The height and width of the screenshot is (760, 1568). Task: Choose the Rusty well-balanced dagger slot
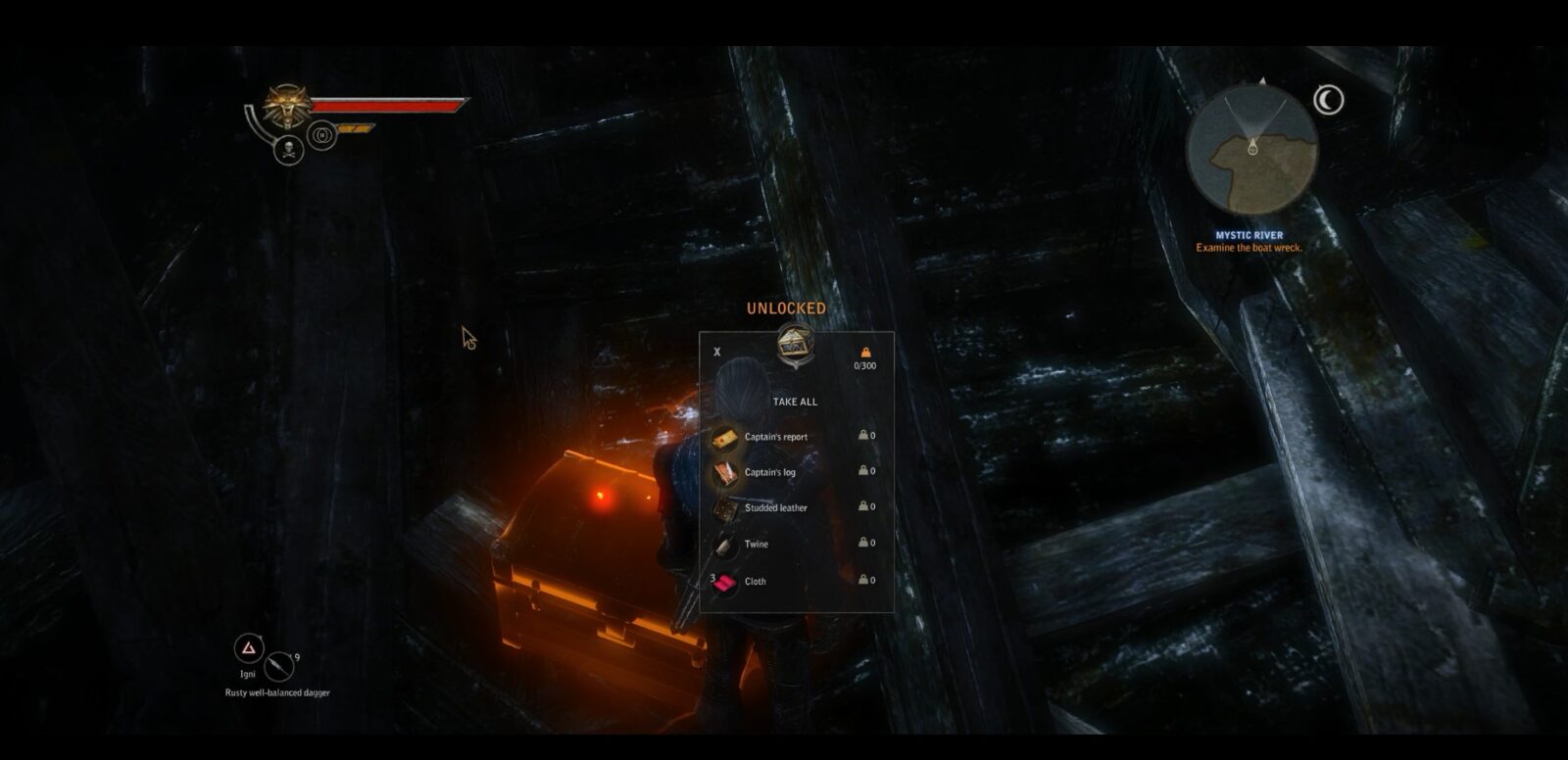click(279, 667)
